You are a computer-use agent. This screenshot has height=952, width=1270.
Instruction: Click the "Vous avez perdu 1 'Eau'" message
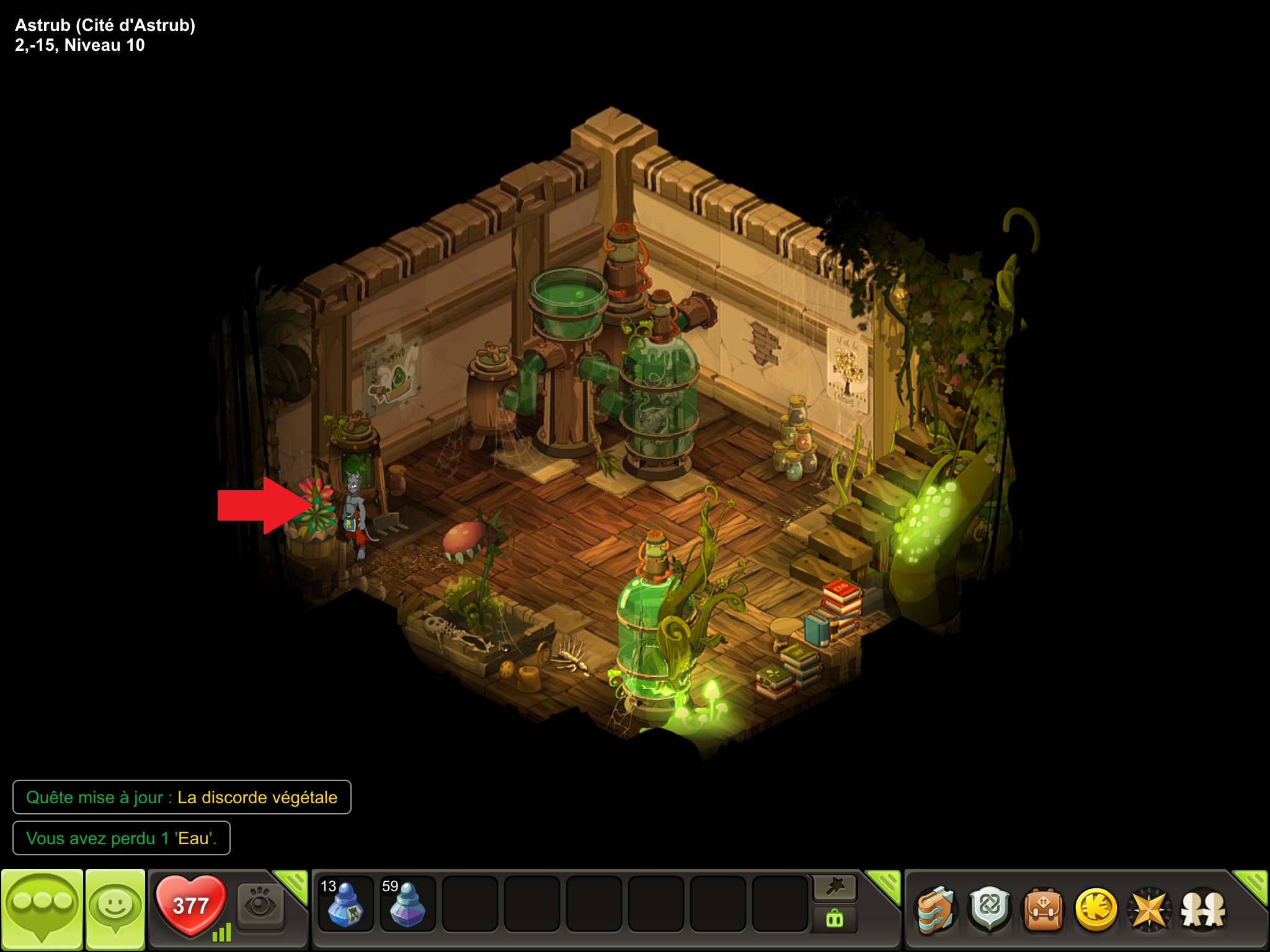tap(122, 838)
